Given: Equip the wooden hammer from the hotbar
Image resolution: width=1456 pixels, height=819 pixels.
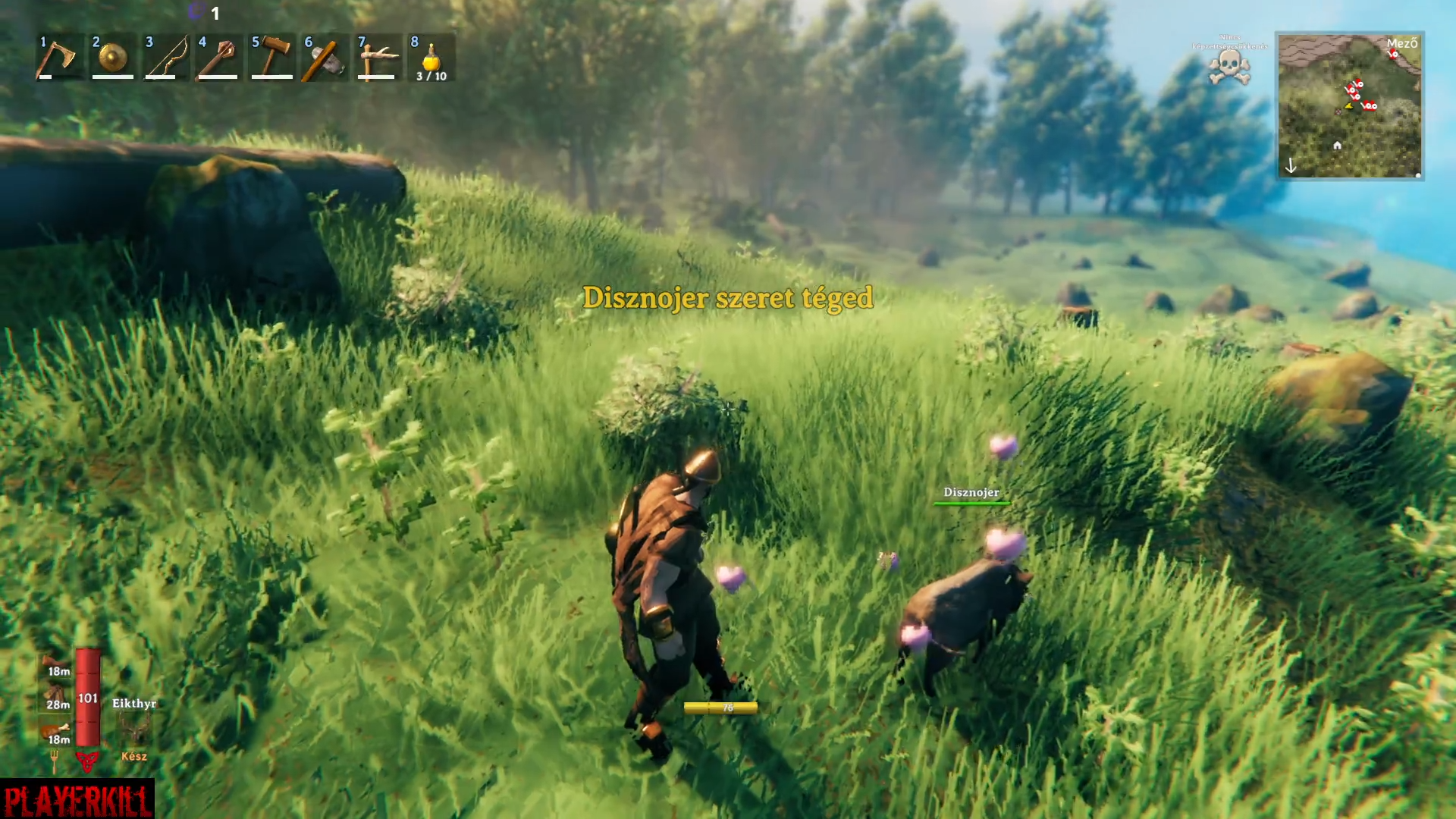Looking at the screenshot, I should [271, 58].
